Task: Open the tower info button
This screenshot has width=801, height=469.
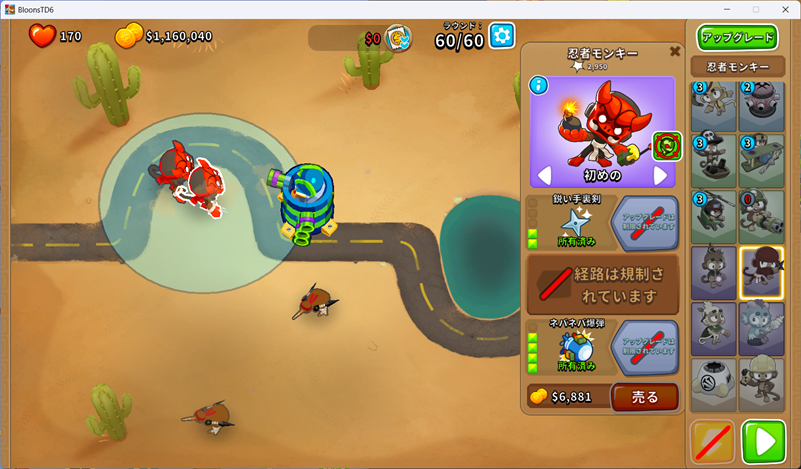Action: pos(538,85)
